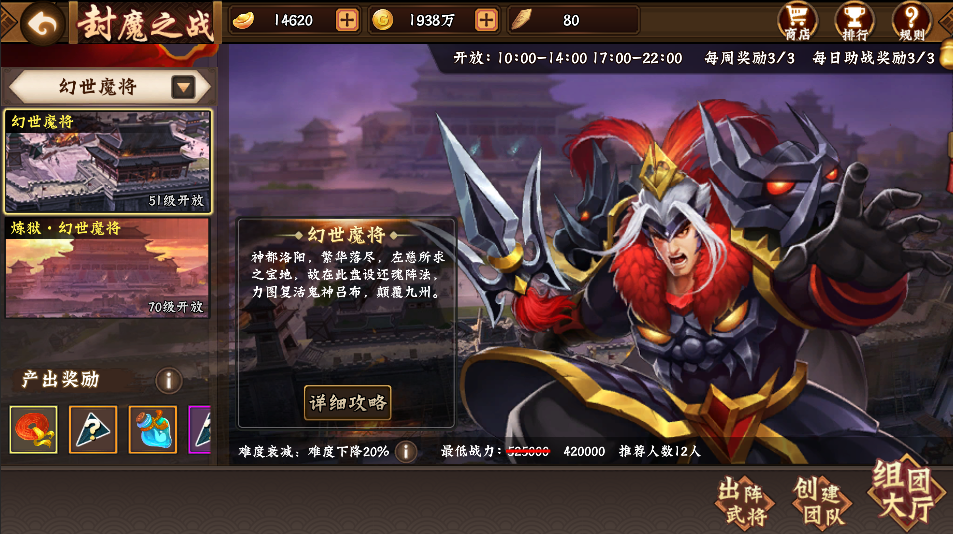Image resolution: width=953 pixels, height=534 pixels.
Task: Inspect the blue potion bag reward
Action: pyautogui.click(x=152, y=429)
